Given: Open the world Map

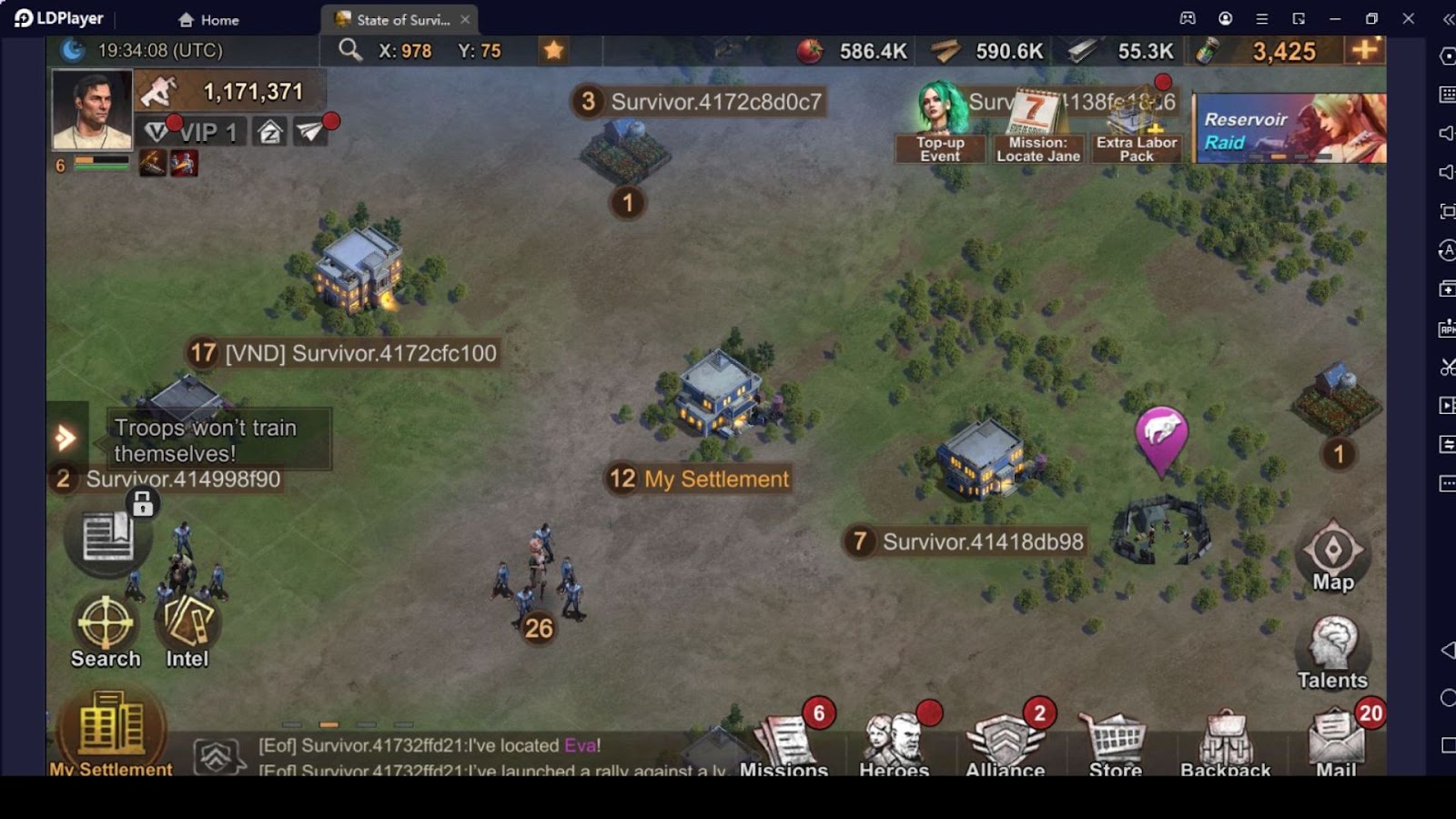Looking at the screenshot, I should (1333, 554).
